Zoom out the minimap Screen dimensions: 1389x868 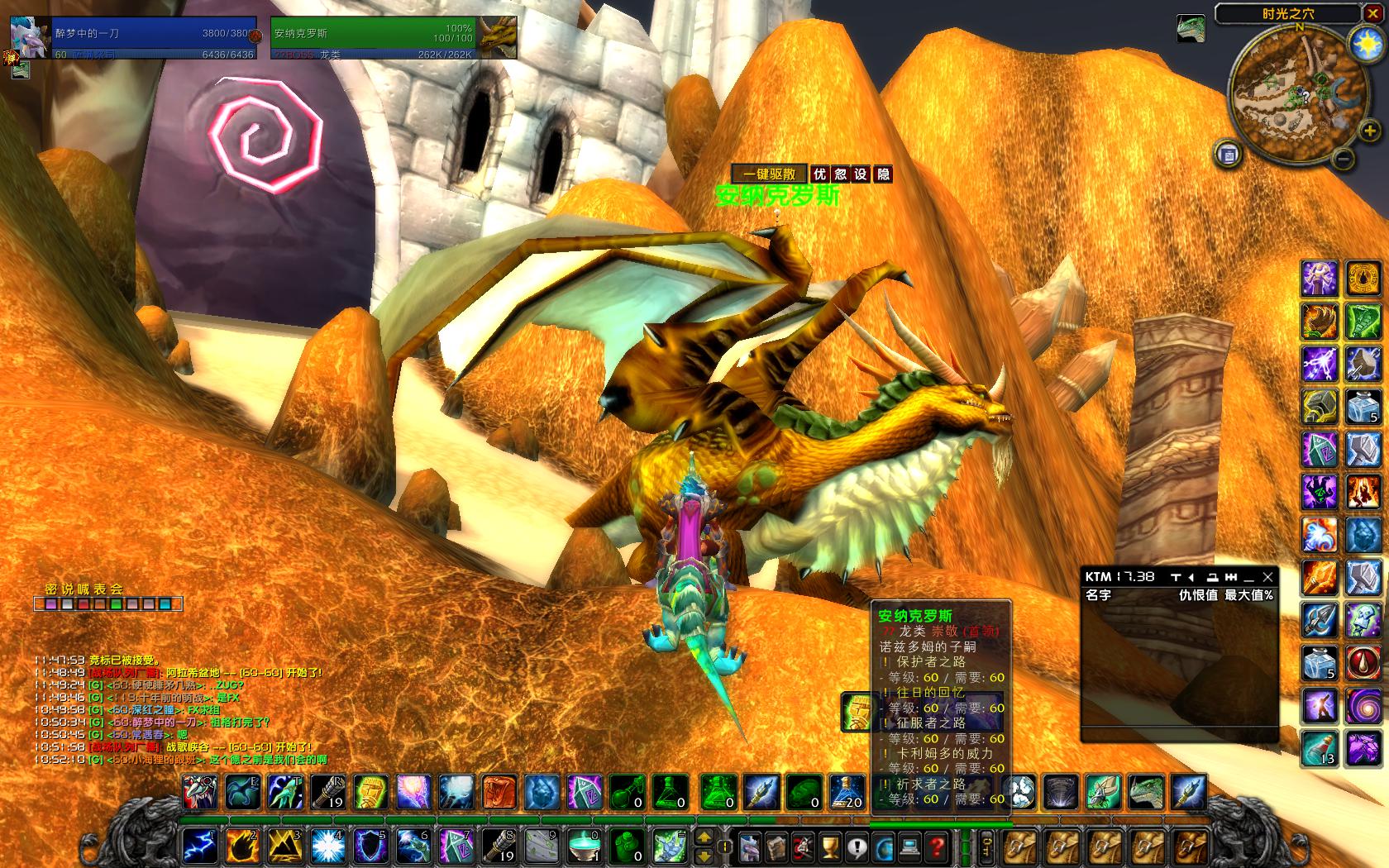point(1344,157)
